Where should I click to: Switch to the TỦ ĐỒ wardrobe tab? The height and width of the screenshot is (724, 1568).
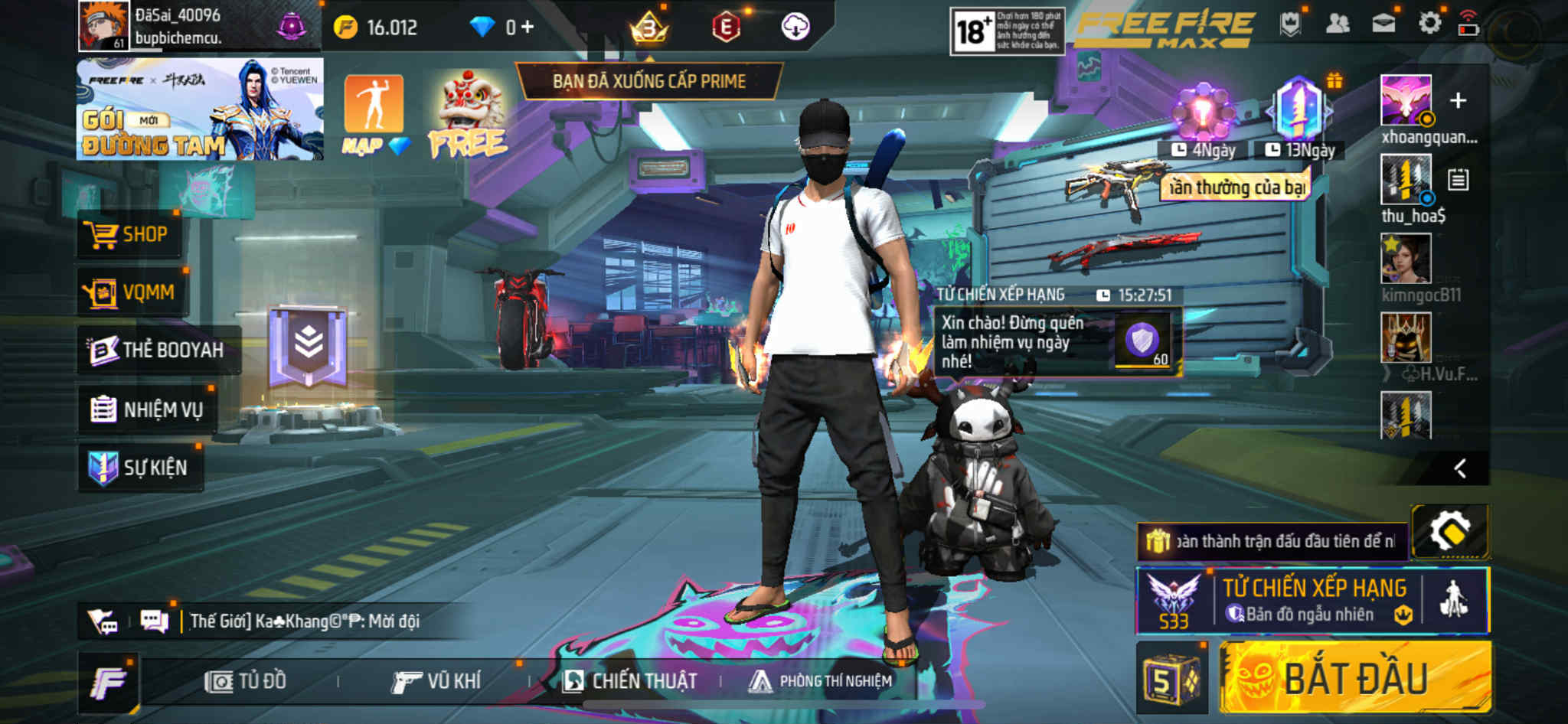coord(247,681)
